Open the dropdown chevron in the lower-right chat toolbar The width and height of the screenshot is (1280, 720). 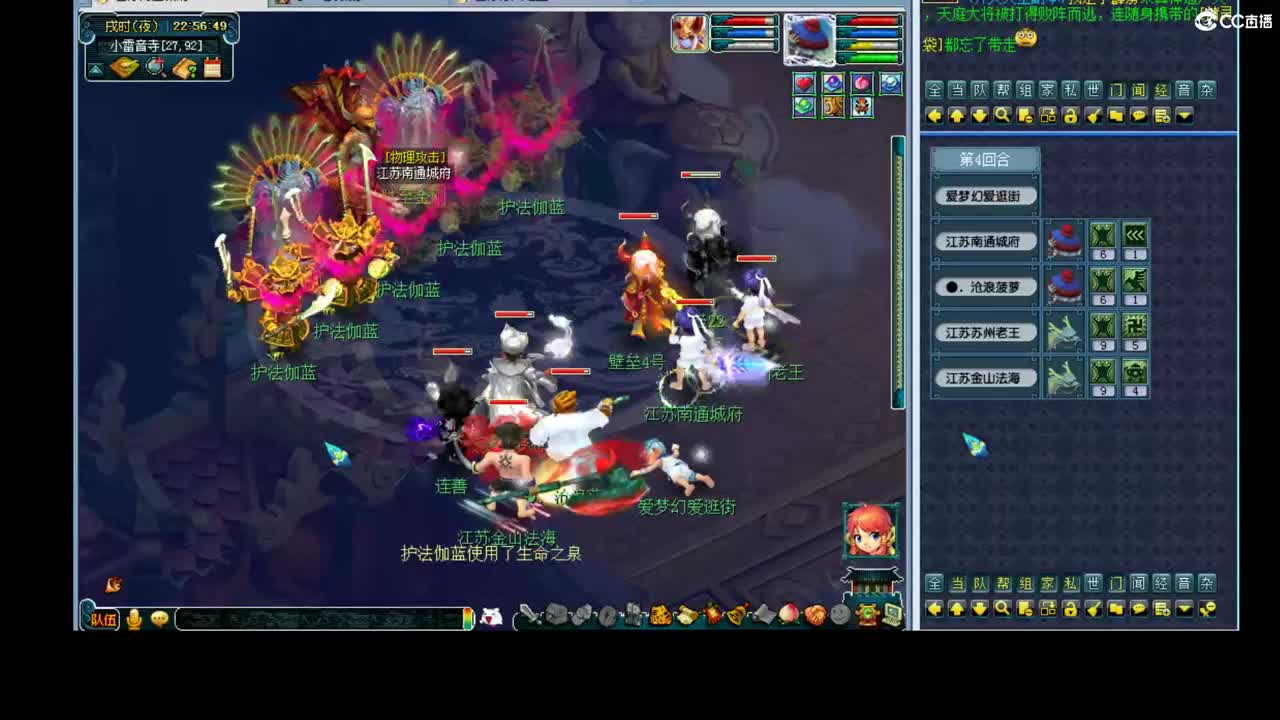1186,608
